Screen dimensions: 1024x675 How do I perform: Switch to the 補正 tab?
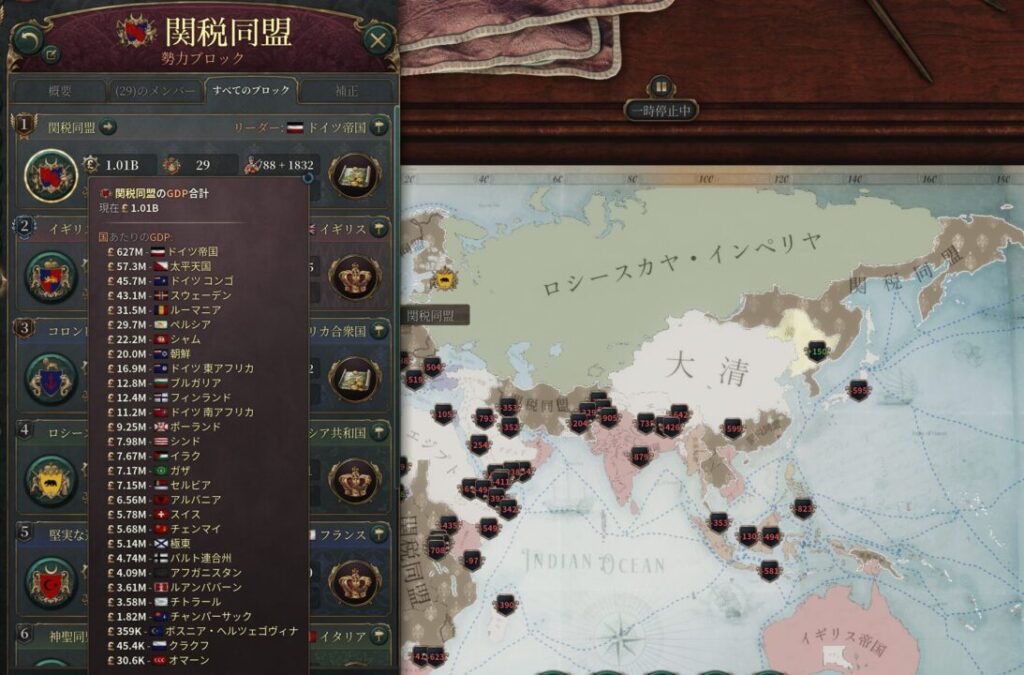(x=347, y=91)
